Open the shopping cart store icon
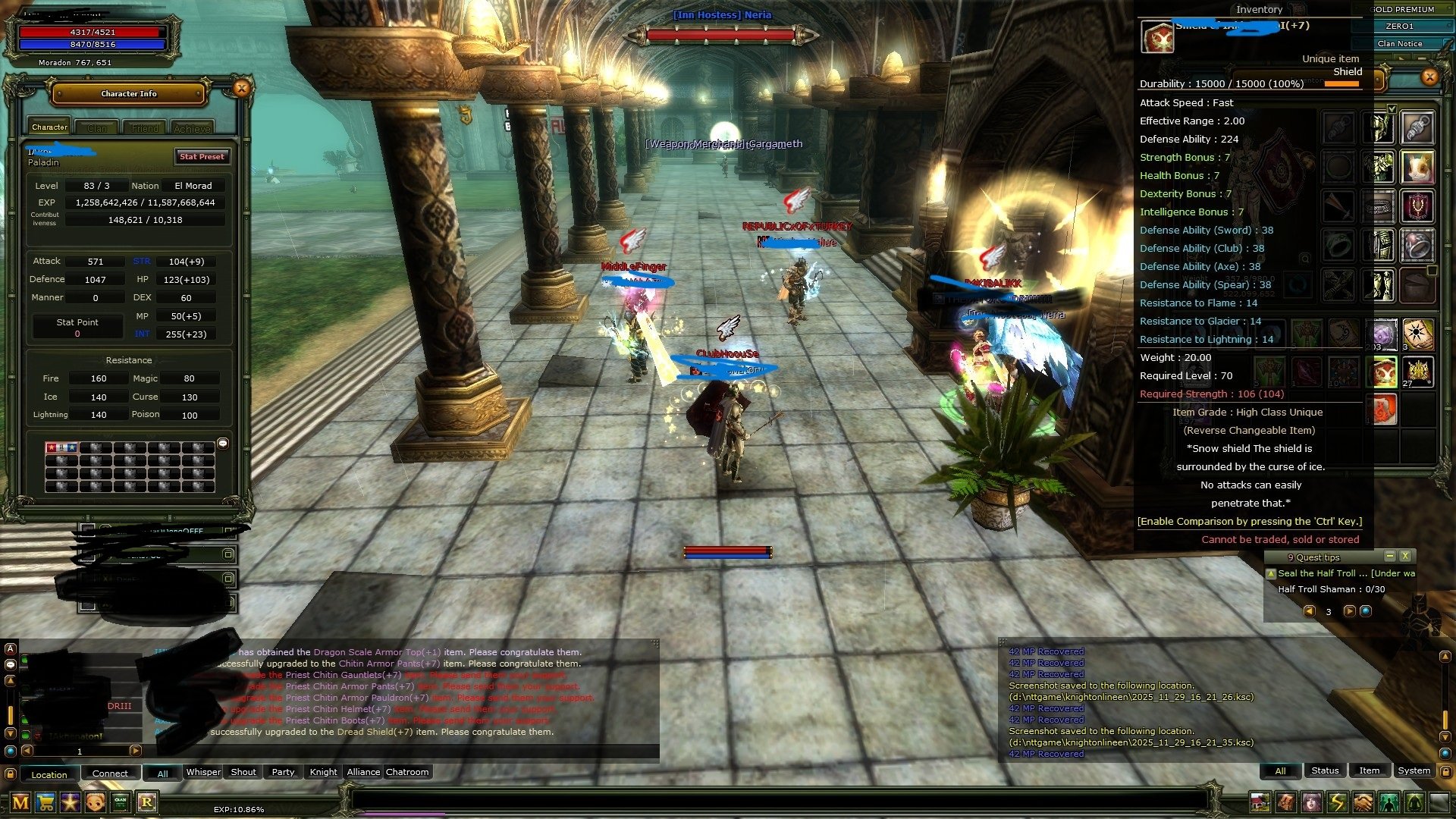 [45, 802]
